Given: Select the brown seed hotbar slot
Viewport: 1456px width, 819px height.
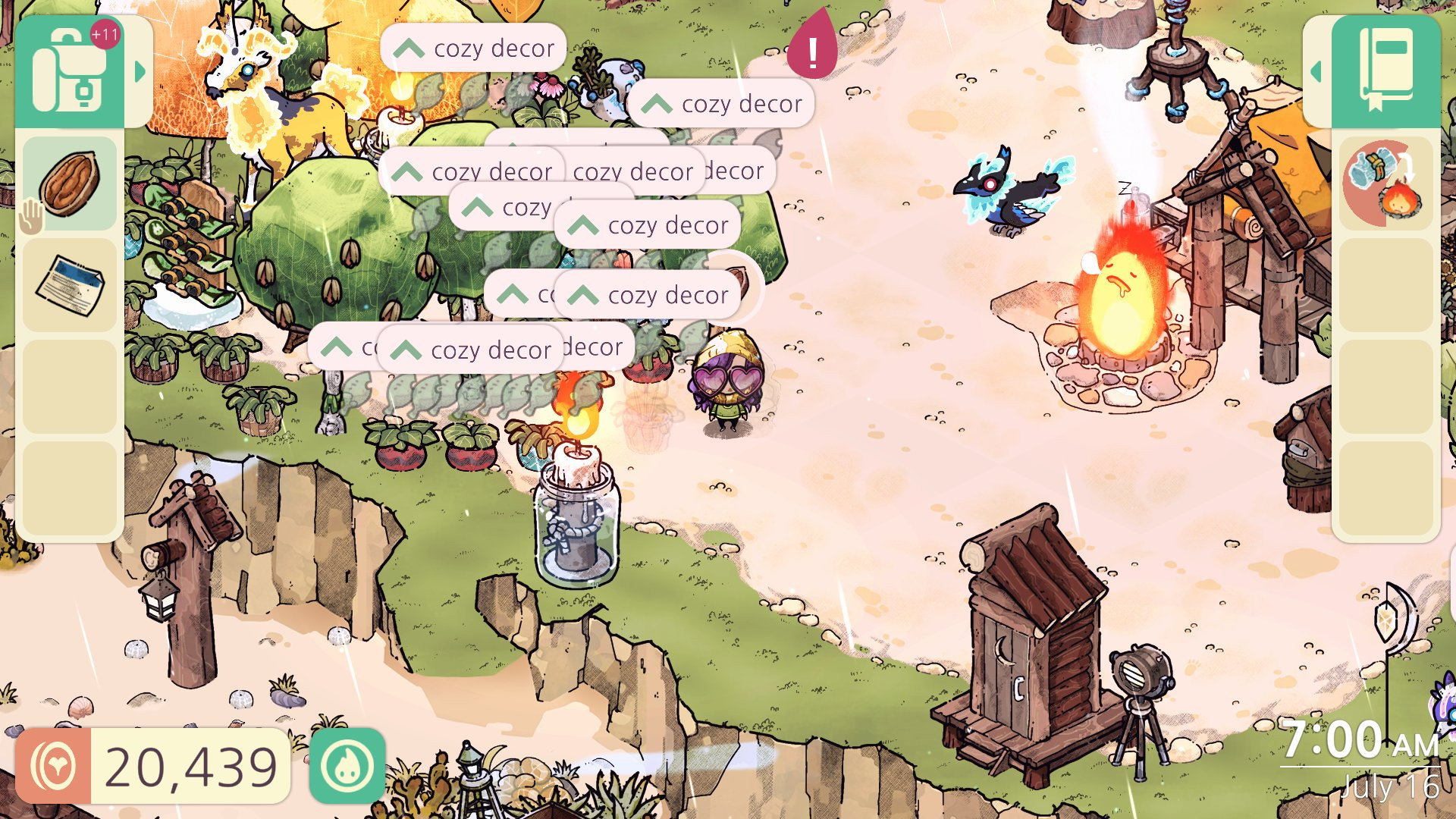Looking at the screenshot, I should pos(70,184).
